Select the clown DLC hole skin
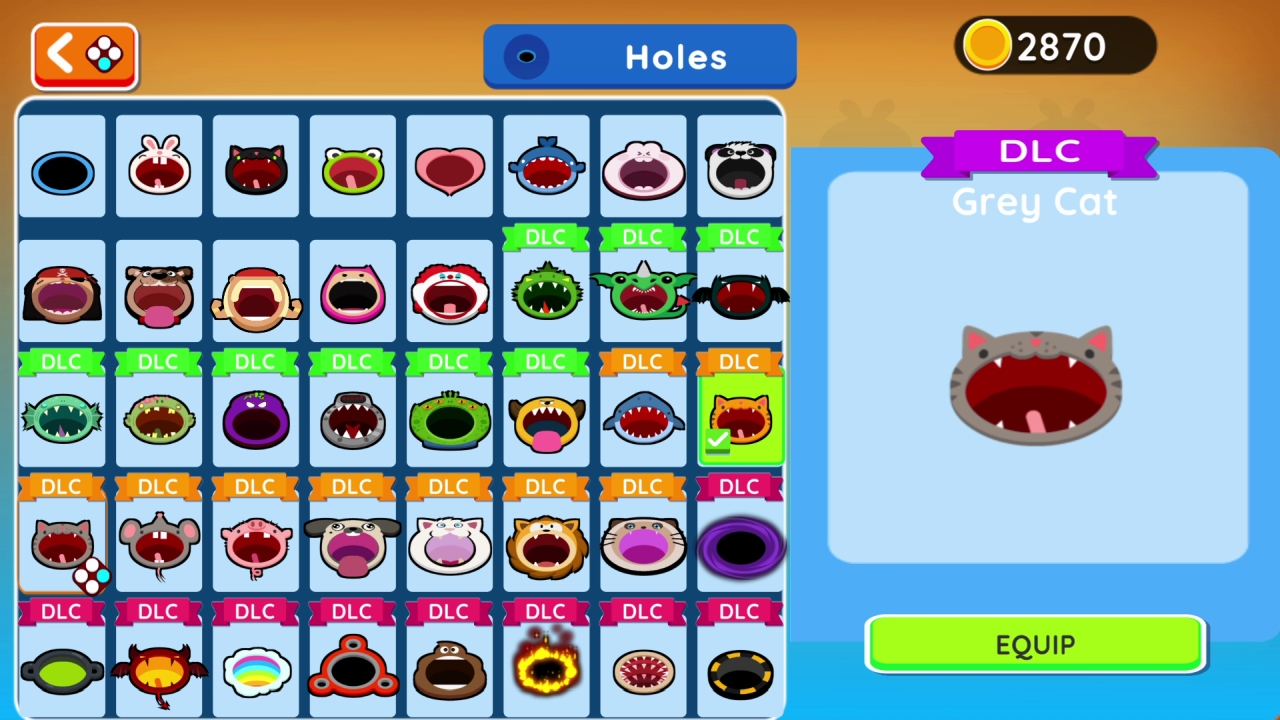 coord(449,292)
